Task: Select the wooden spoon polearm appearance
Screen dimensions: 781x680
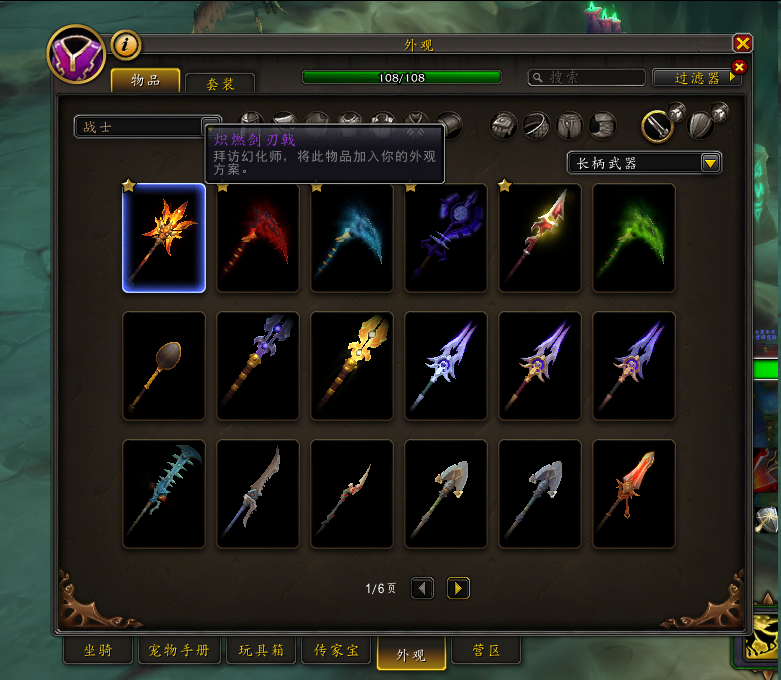Action: 164,366
